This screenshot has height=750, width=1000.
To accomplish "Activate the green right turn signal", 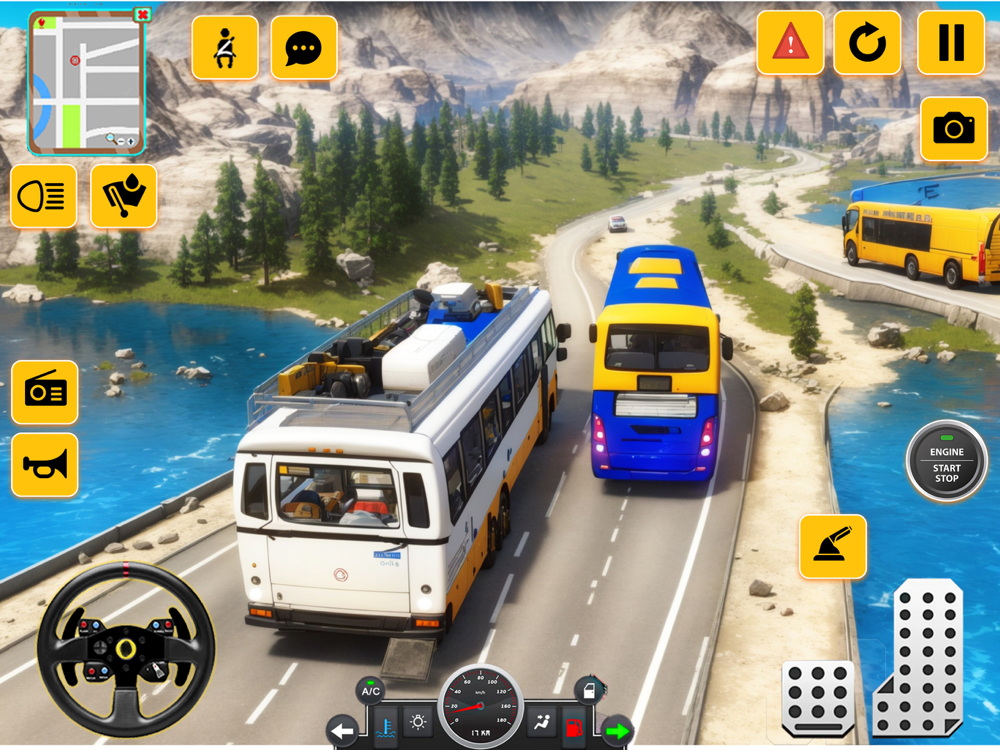I will point(617,731).
